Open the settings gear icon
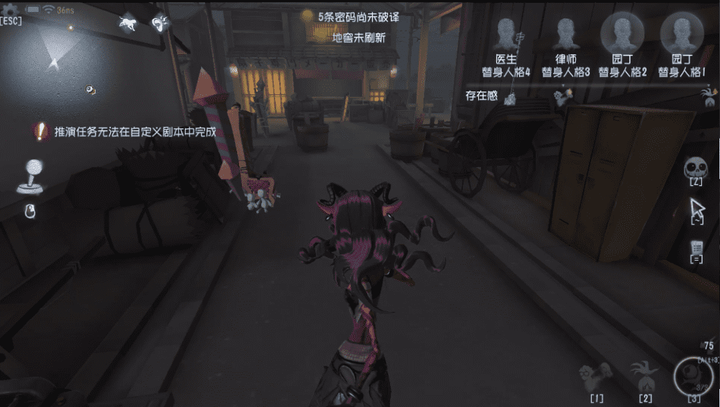Viewport: 720px width, 407px height. click(9, 8)
